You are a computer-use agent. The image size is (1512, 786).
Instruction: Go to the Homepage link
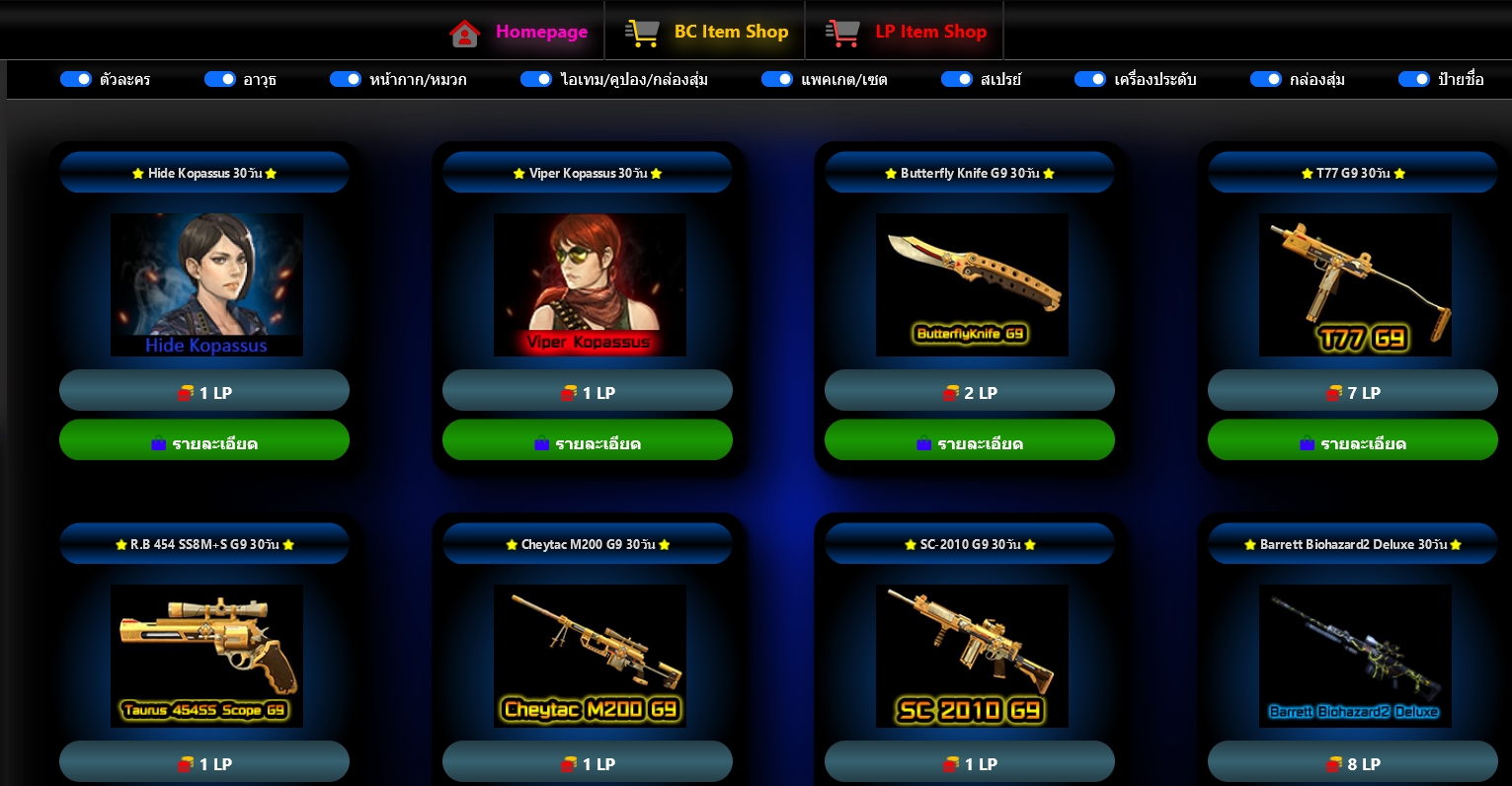point(519,32)
